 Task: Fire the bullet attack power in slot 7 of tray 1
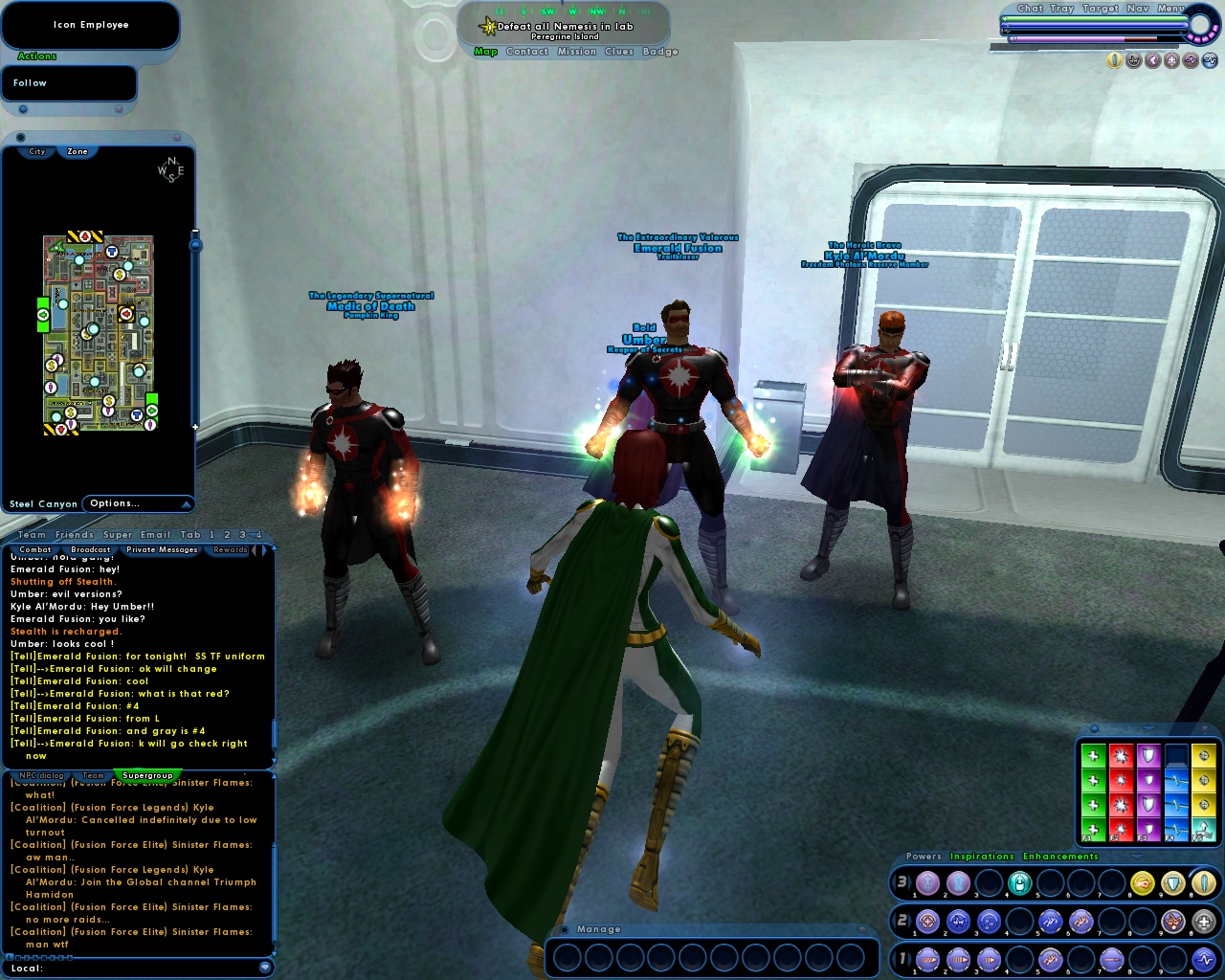tap(1110, 958)
